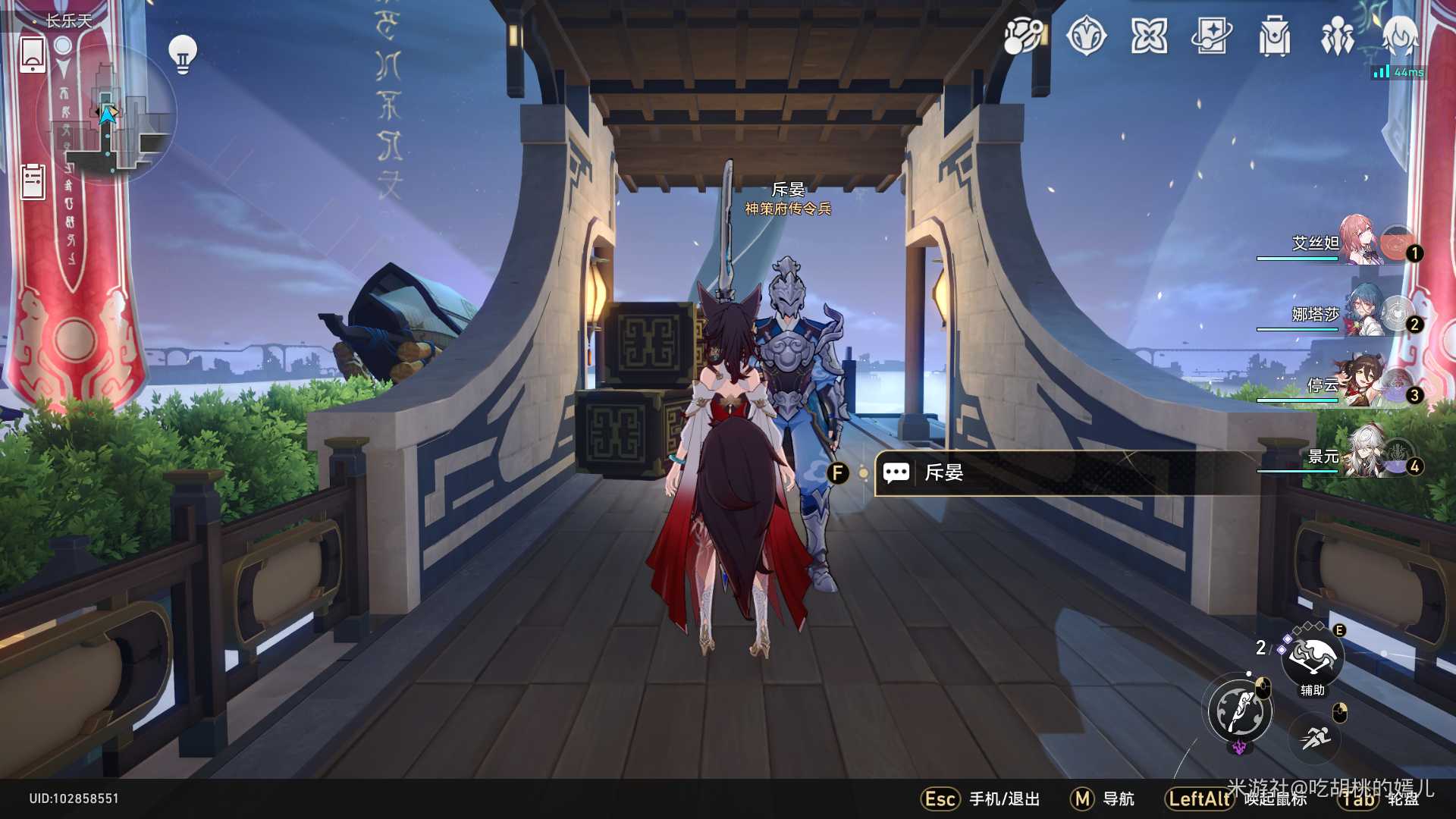The width and height of the screenshot is (1456, 819).
Task: Open the connected-nodes icon in top bar
Action: coord(1023,36)
